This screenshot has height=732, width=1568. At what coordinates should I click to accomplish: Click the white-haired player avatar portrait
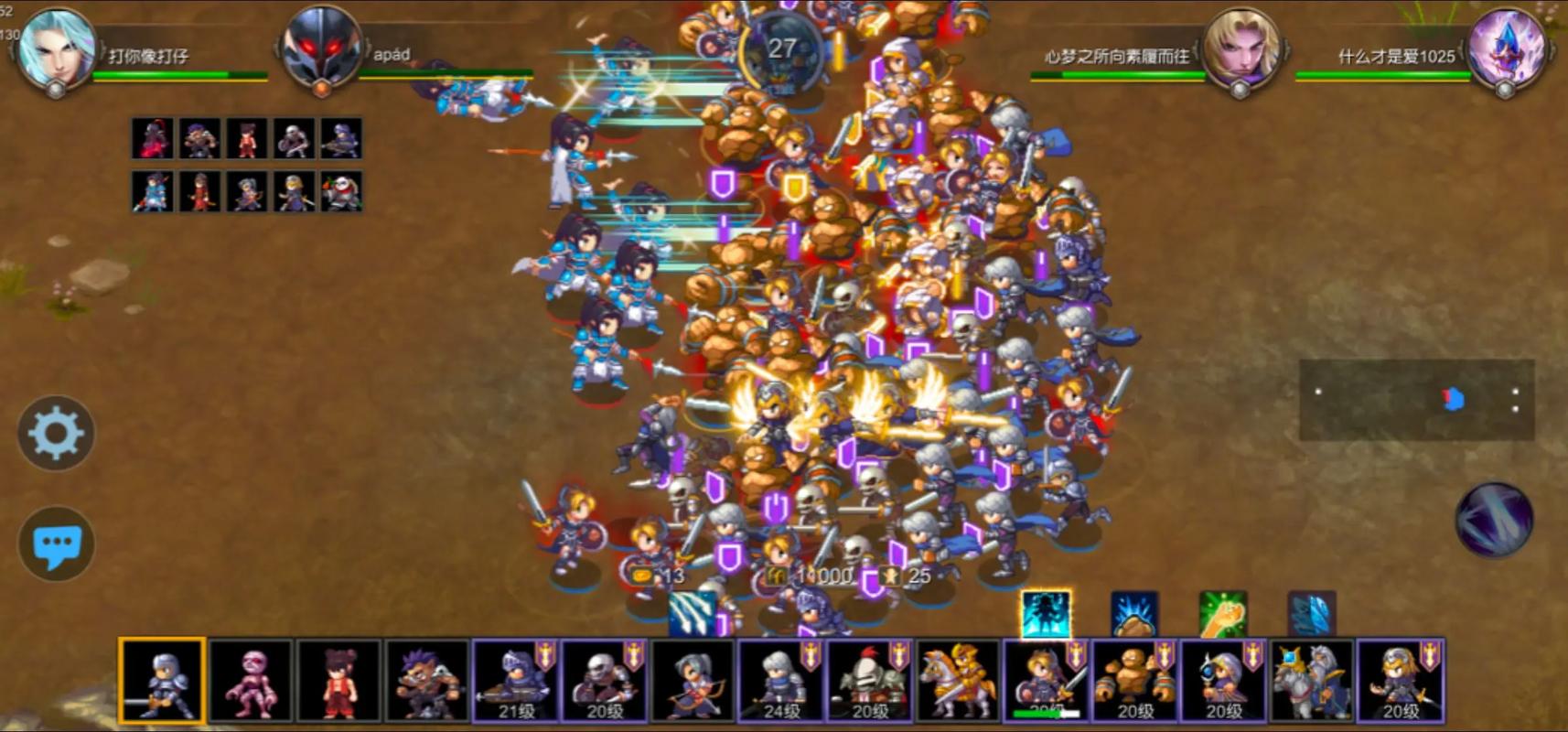57,48
